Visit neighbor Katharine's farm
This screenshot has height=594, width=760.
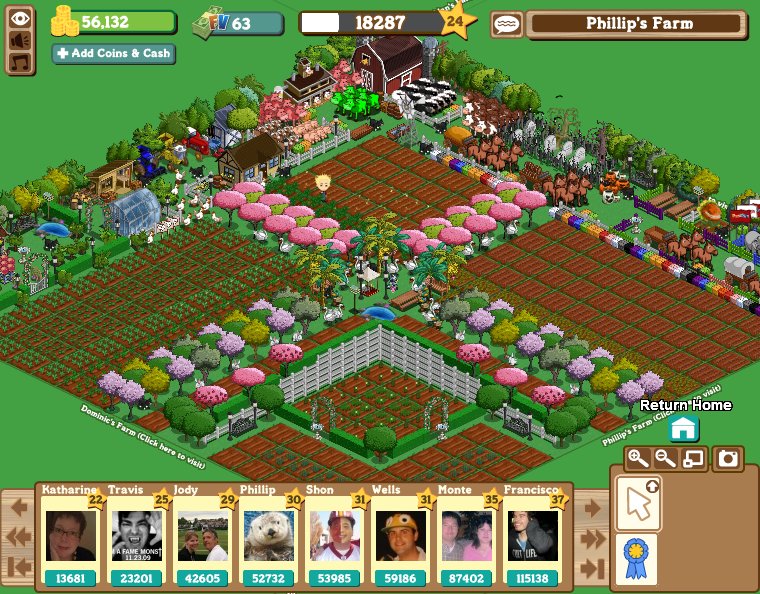[71, 537]
